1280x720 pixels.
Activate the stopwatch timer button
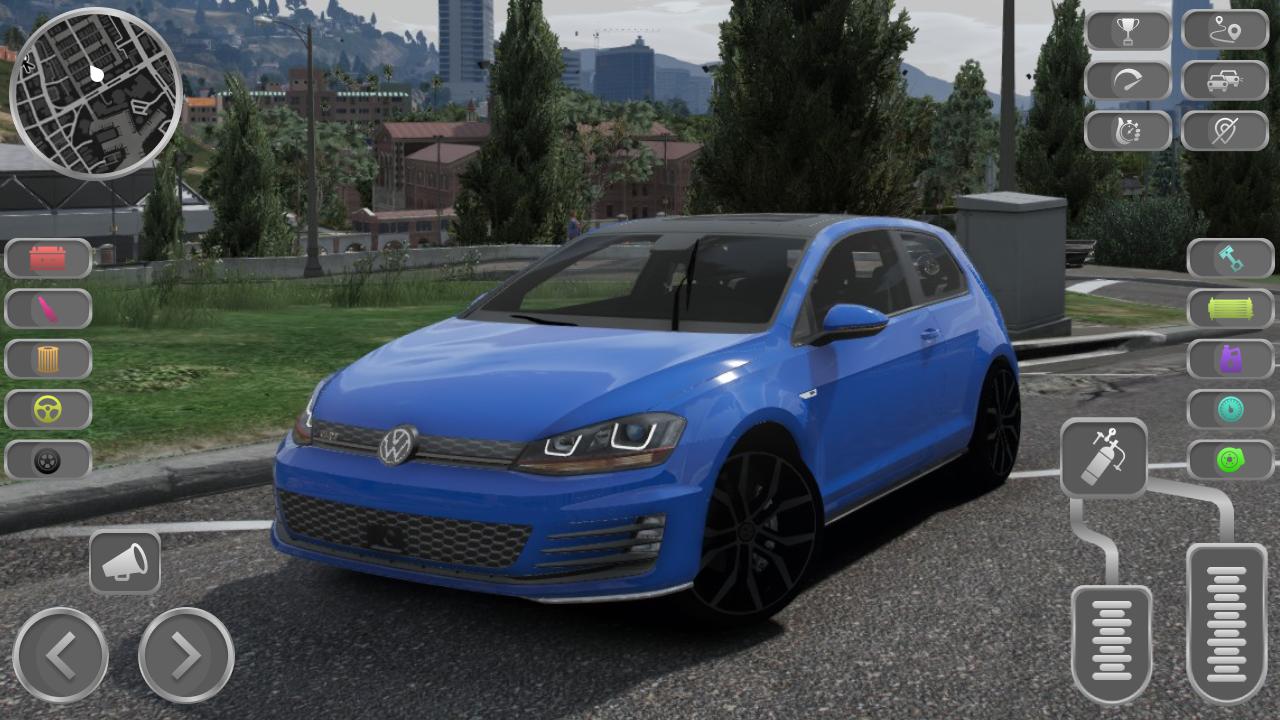1128,131
